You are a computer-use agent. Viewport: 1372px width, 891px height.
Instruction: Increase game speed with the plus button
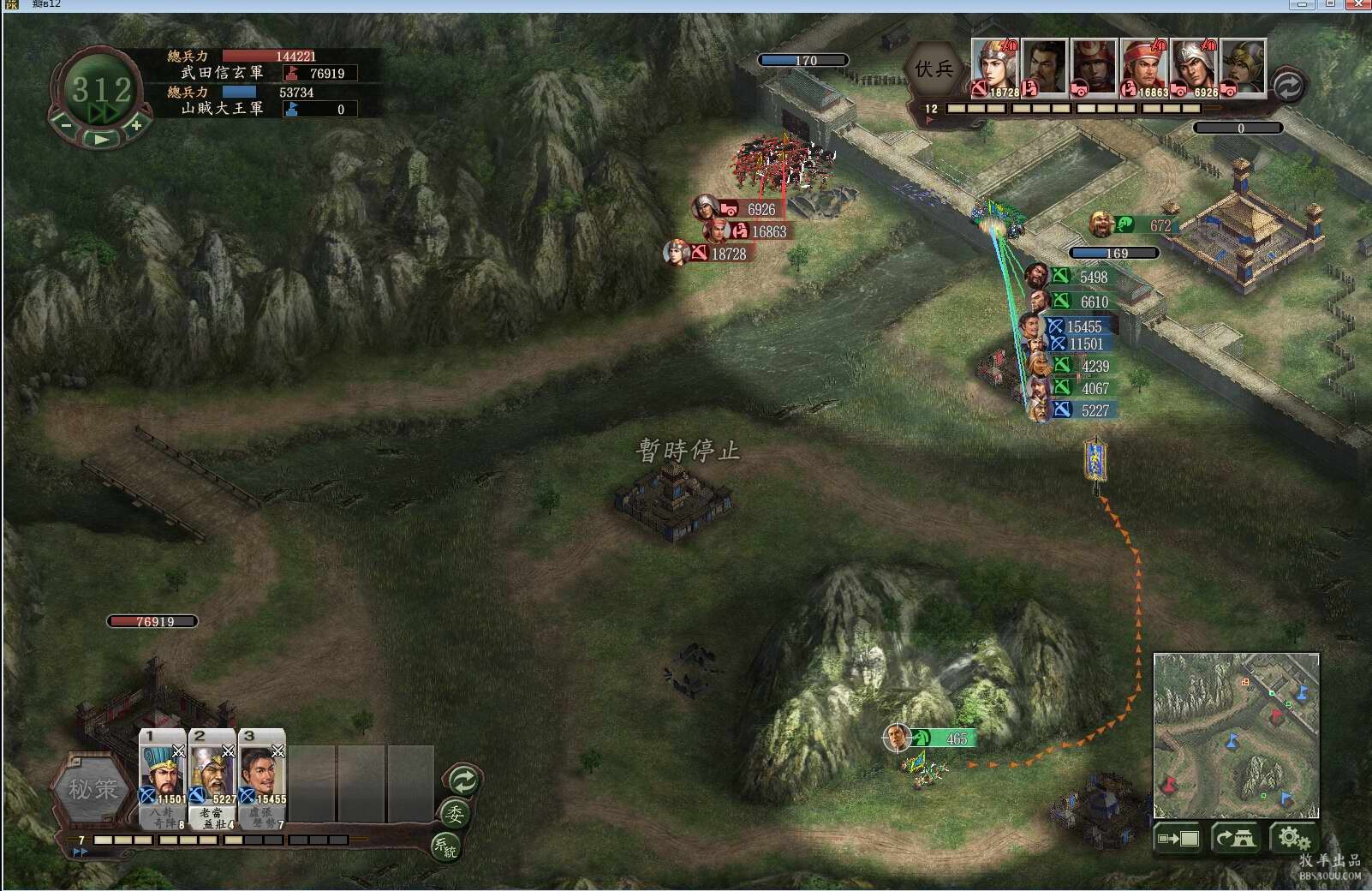coord(135,125)
